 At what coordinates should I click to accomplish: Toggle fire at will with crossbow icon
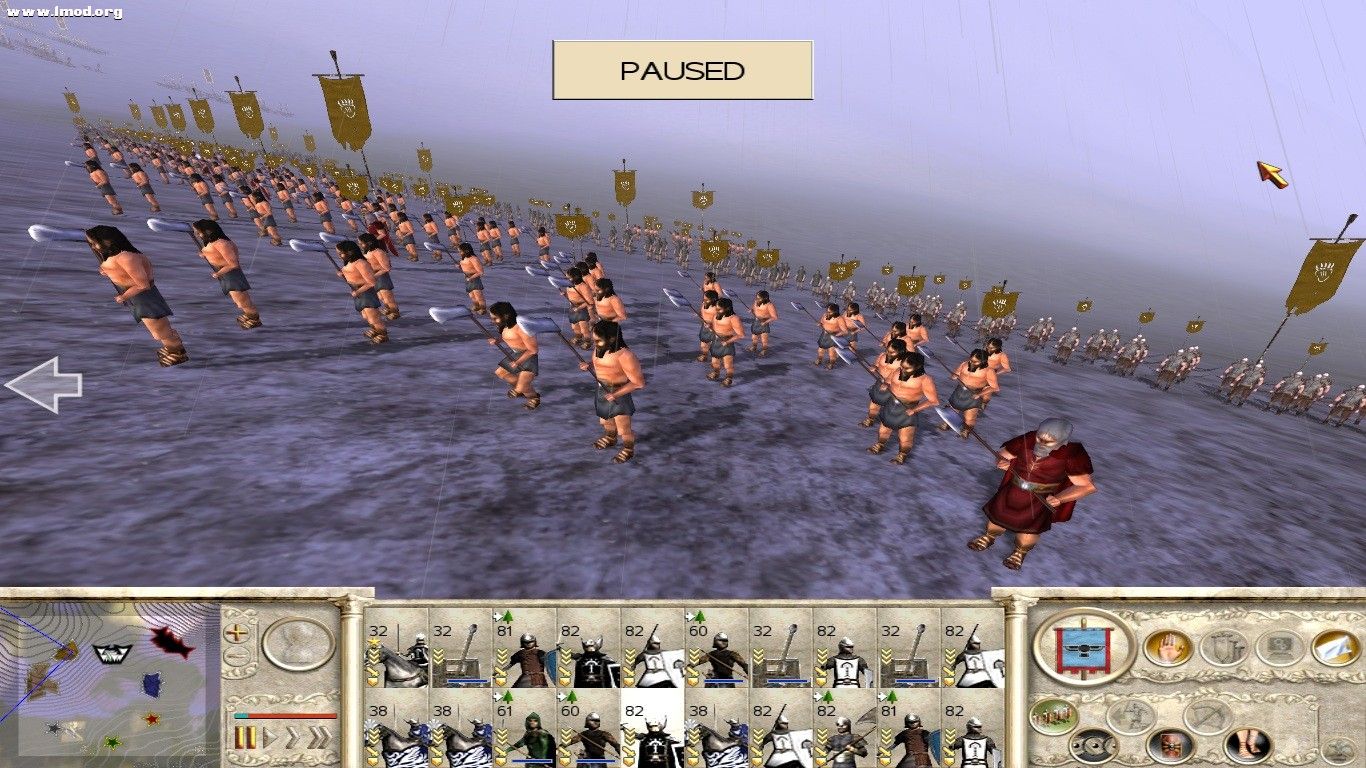pyautogui.click(x=1206, y=716)
